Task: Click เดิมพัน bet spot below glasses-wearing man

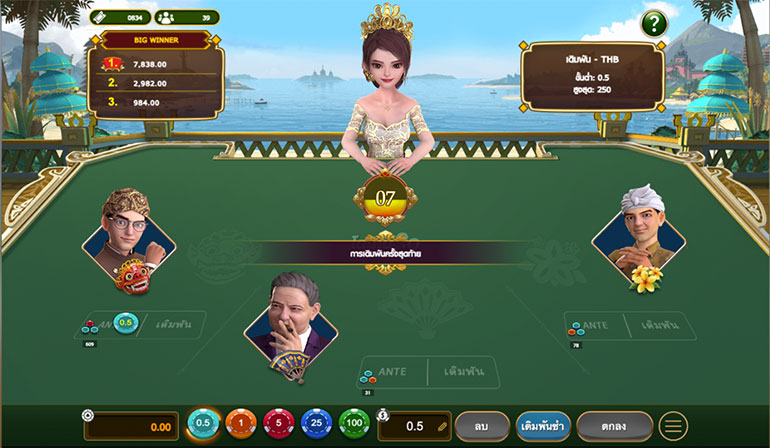Action: coord(174,325)
